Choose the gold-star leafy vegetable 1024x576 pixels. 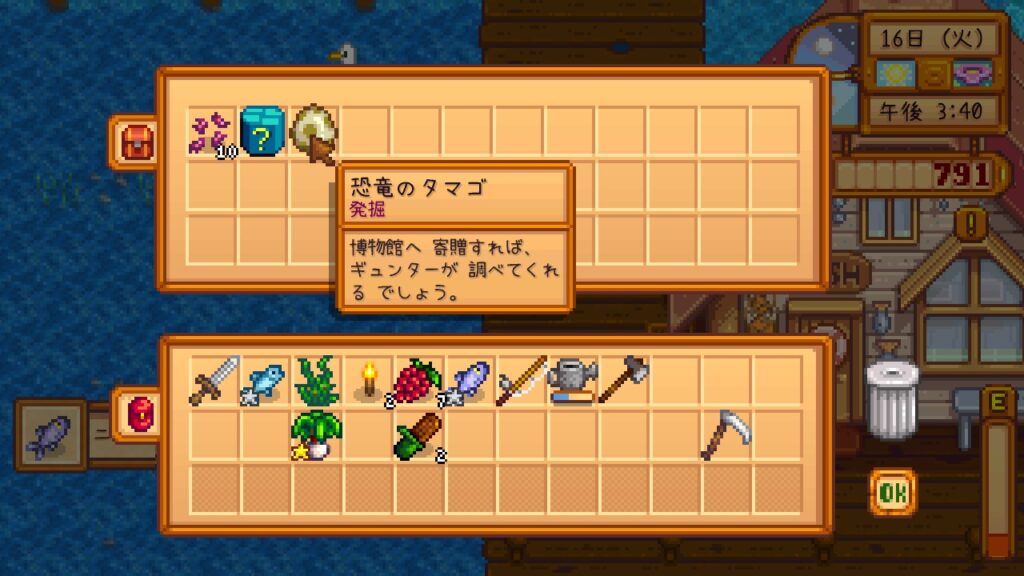tap(316, 434)
